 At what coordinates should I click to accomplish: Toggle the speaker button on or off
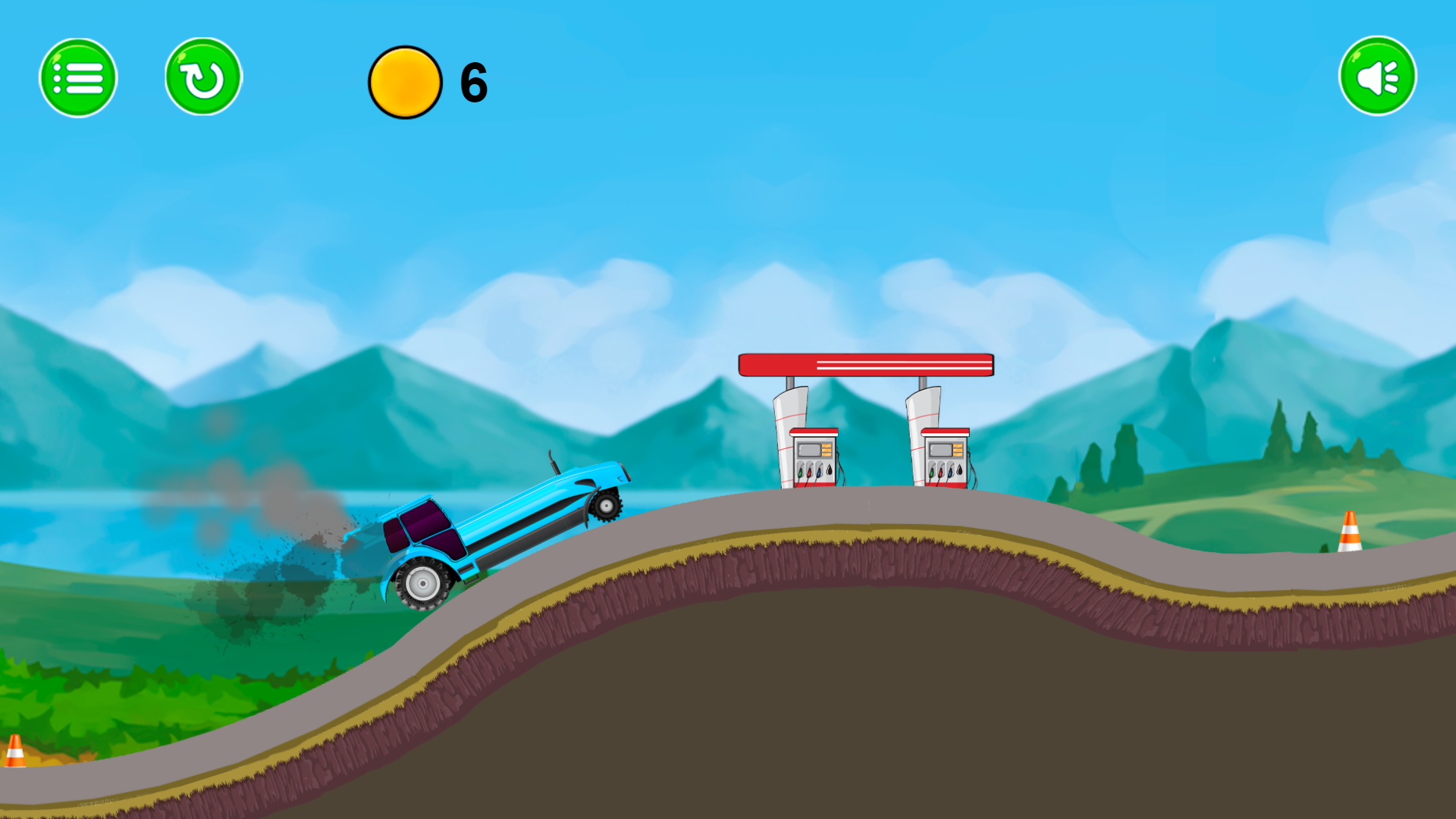click(x=1377, y=74)
